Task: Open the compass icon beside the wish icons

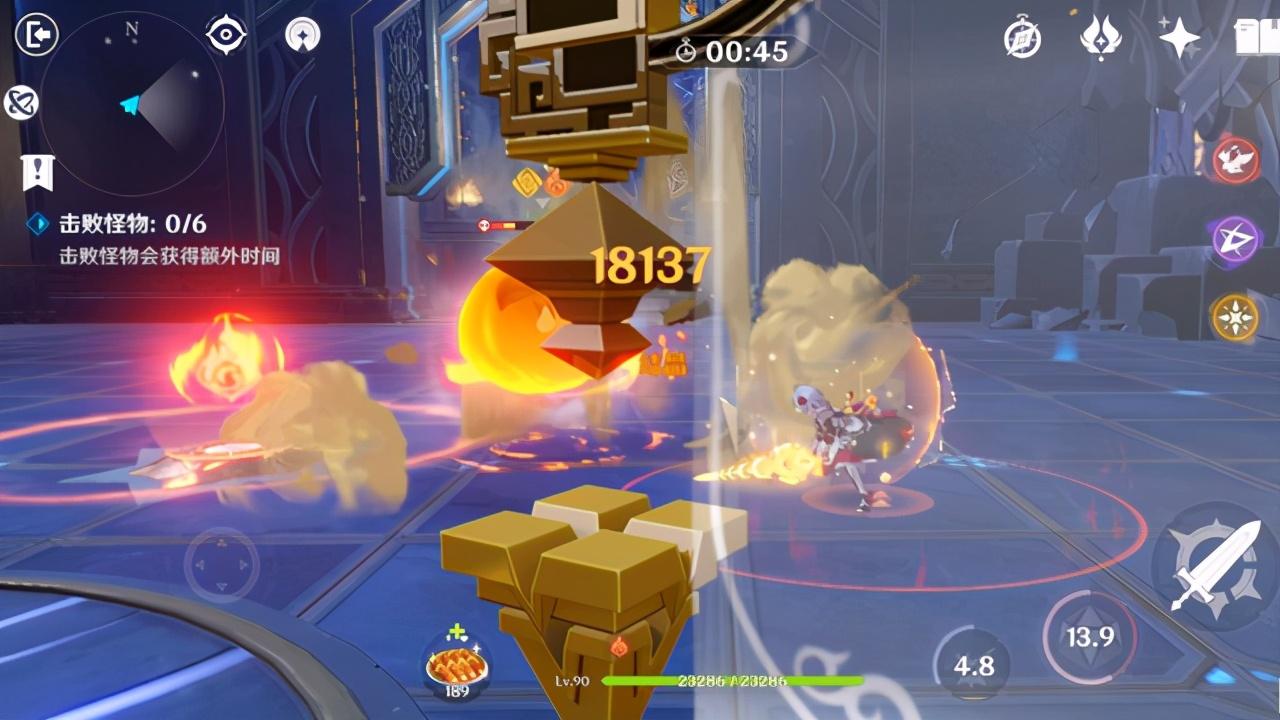Action: 1023,38
